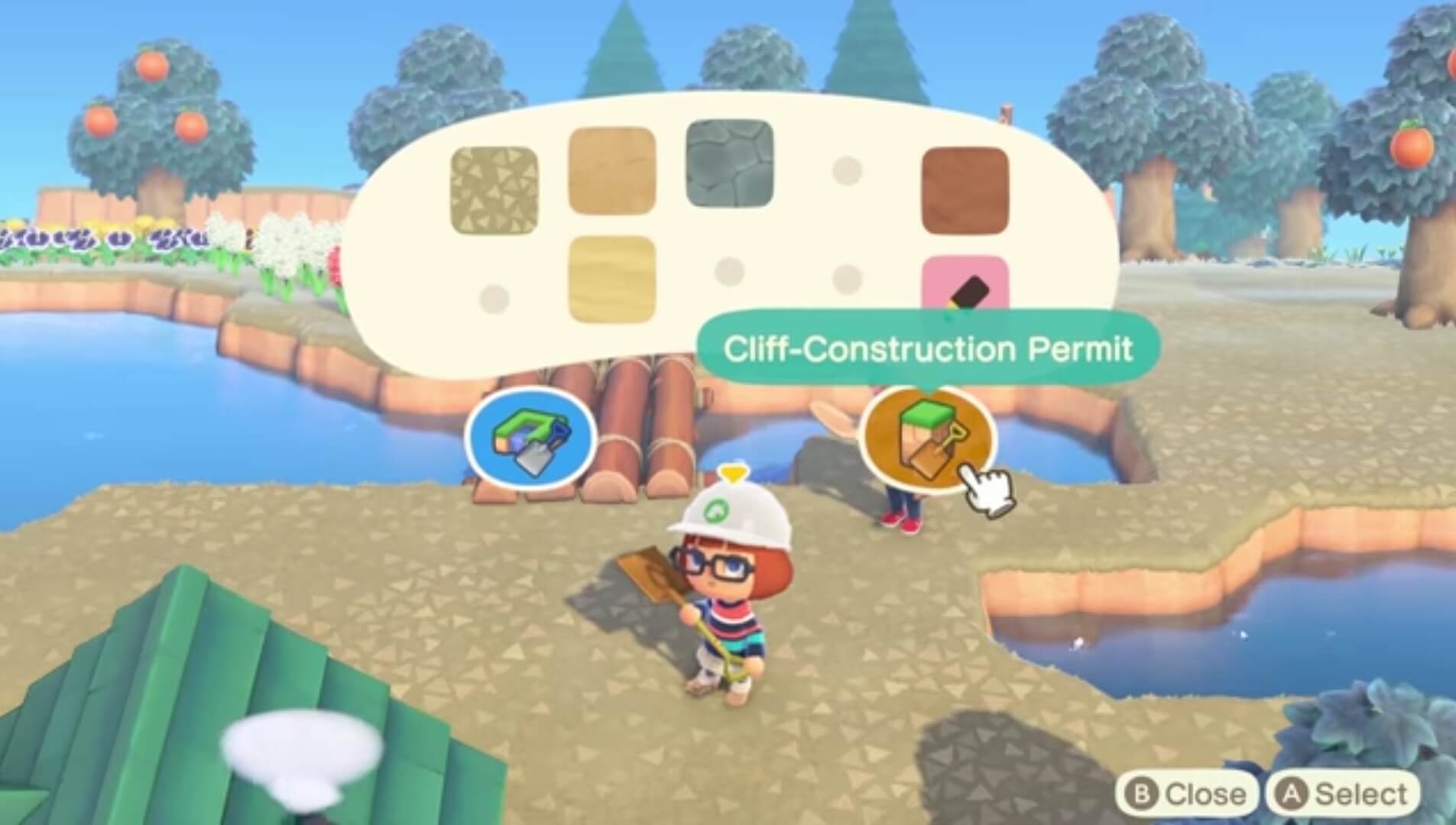
Task: Select the first empty path slot circle
Action: tap(495, 299)
